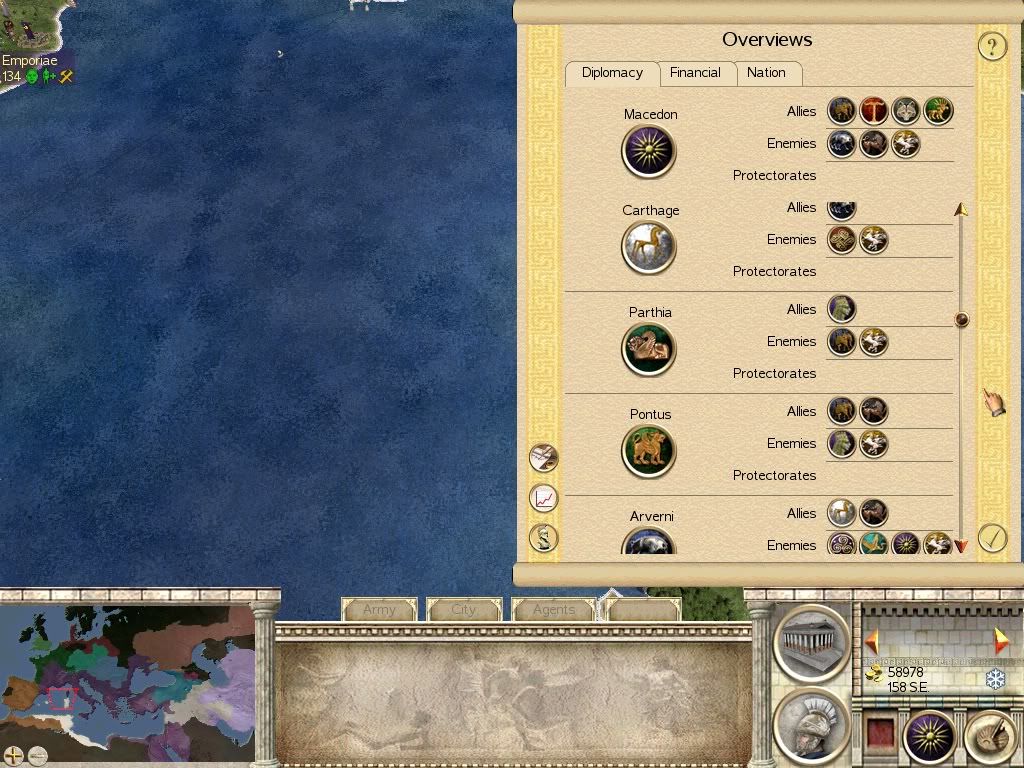Switch to the Financial tab
The image size is (1024, 768).
(x=695, y=73)
